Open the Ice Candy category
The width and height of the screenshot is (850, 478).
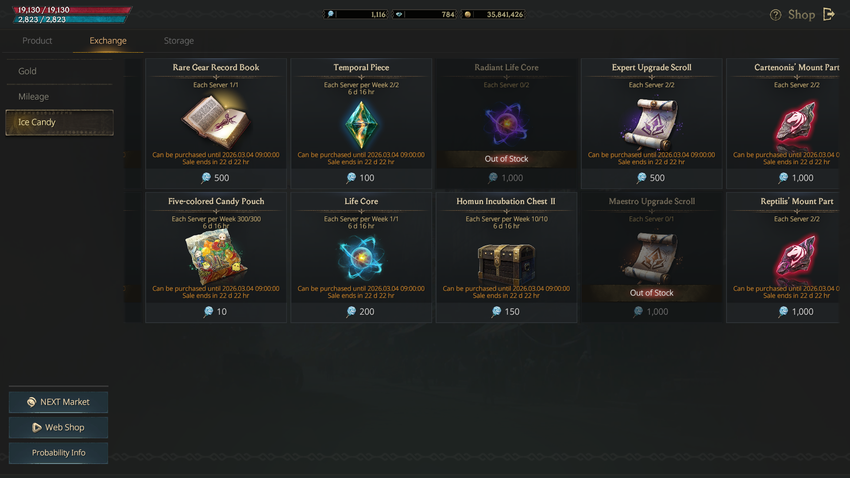59,122
